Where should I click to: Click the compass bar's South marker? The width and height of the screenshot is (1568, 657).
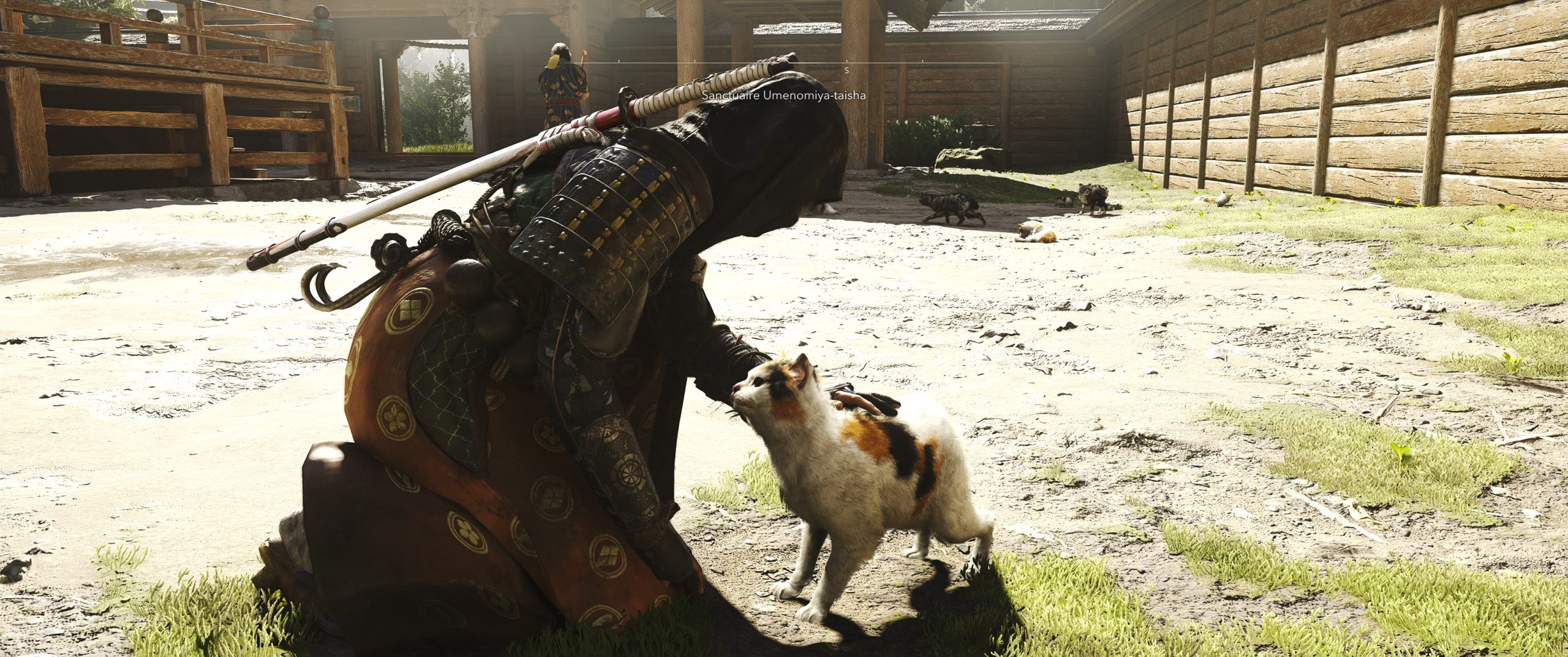[x=847, y=70]
